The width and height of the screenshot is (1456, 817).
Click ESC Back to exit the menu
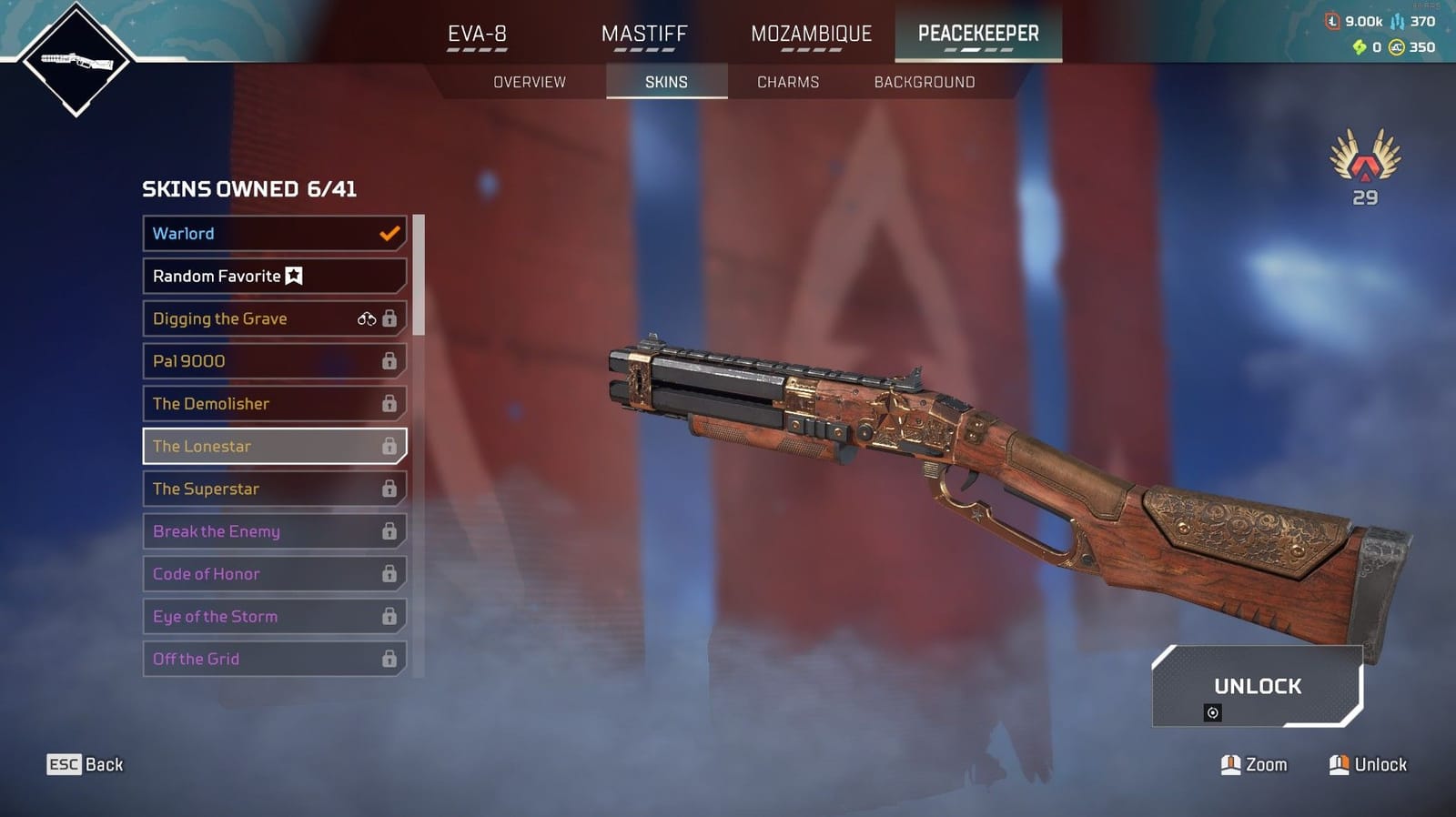(85, 764)
